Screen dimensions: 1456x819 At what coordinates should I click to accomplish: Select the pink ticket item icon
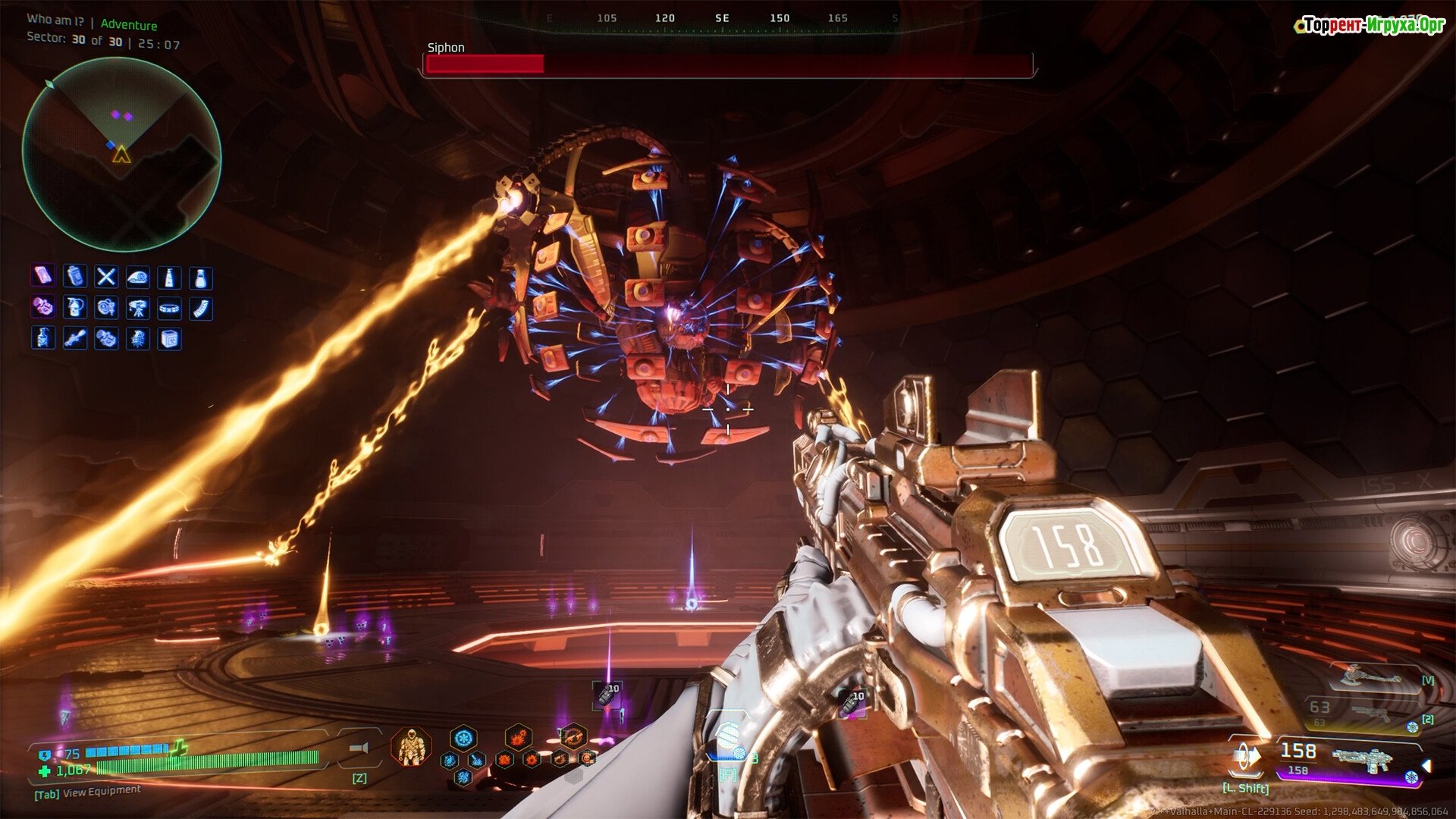(x=42, y=276)
